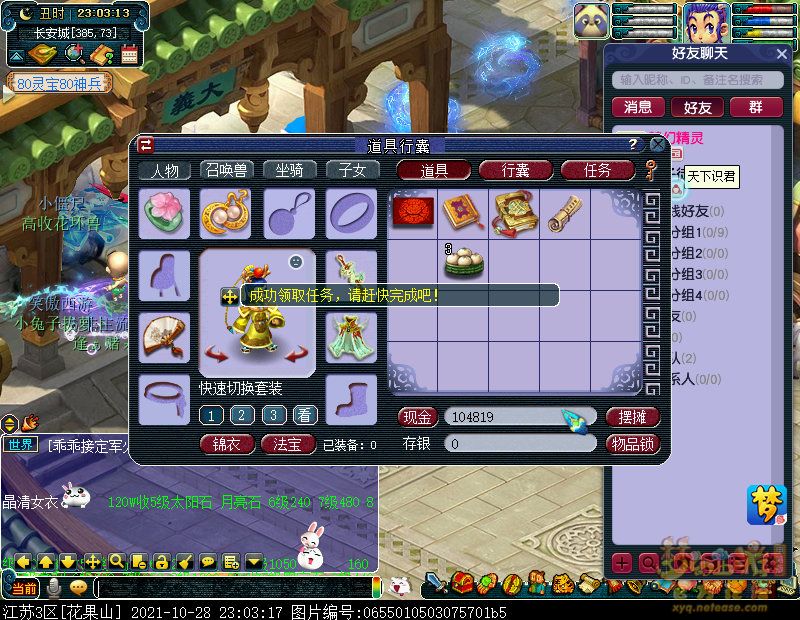
Task: Show the 任务 items tab
Action: click(597, 170)
